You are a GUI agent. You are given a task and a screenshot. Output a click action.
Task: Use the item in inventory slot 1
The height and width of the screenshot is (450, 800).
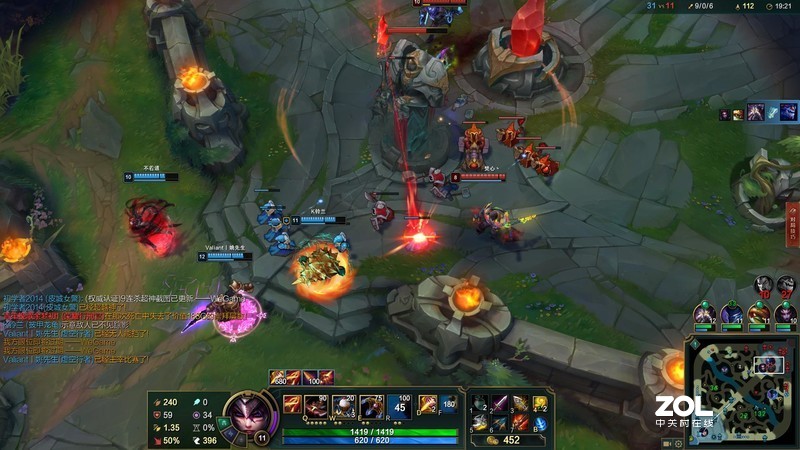point(481,404)
